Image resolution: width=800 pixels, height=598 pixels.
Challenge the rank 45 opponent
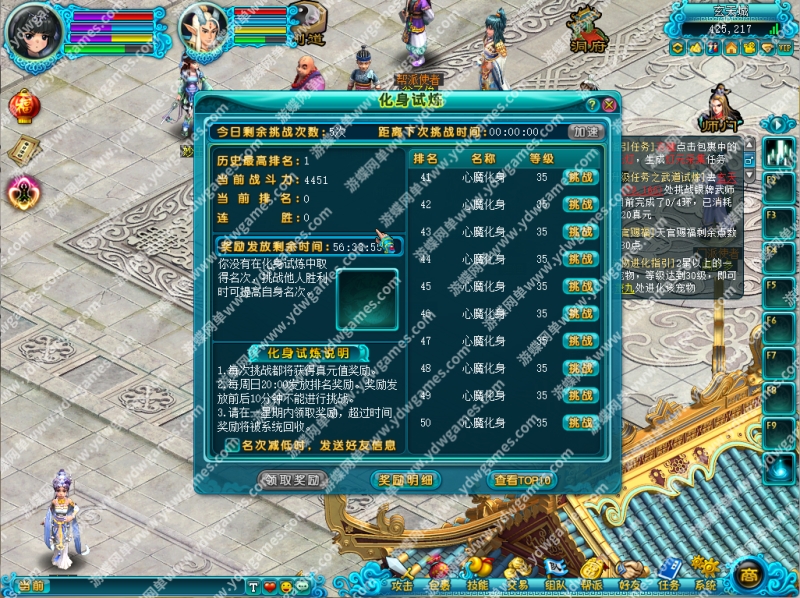580,286
